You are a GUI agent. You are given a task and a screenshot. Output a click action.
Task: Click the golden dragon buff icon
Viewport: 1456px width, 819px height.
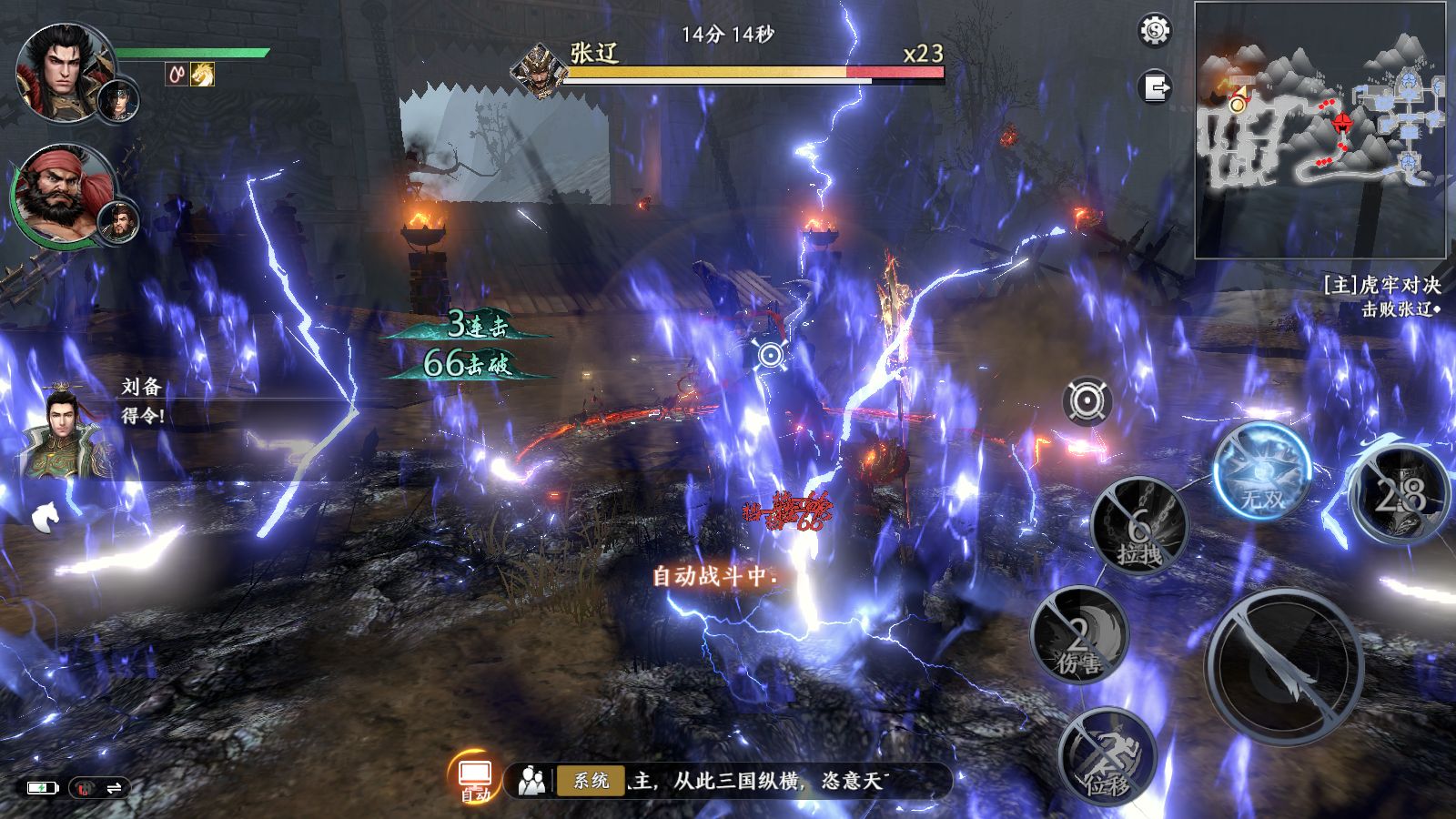(x=202, y=74)
